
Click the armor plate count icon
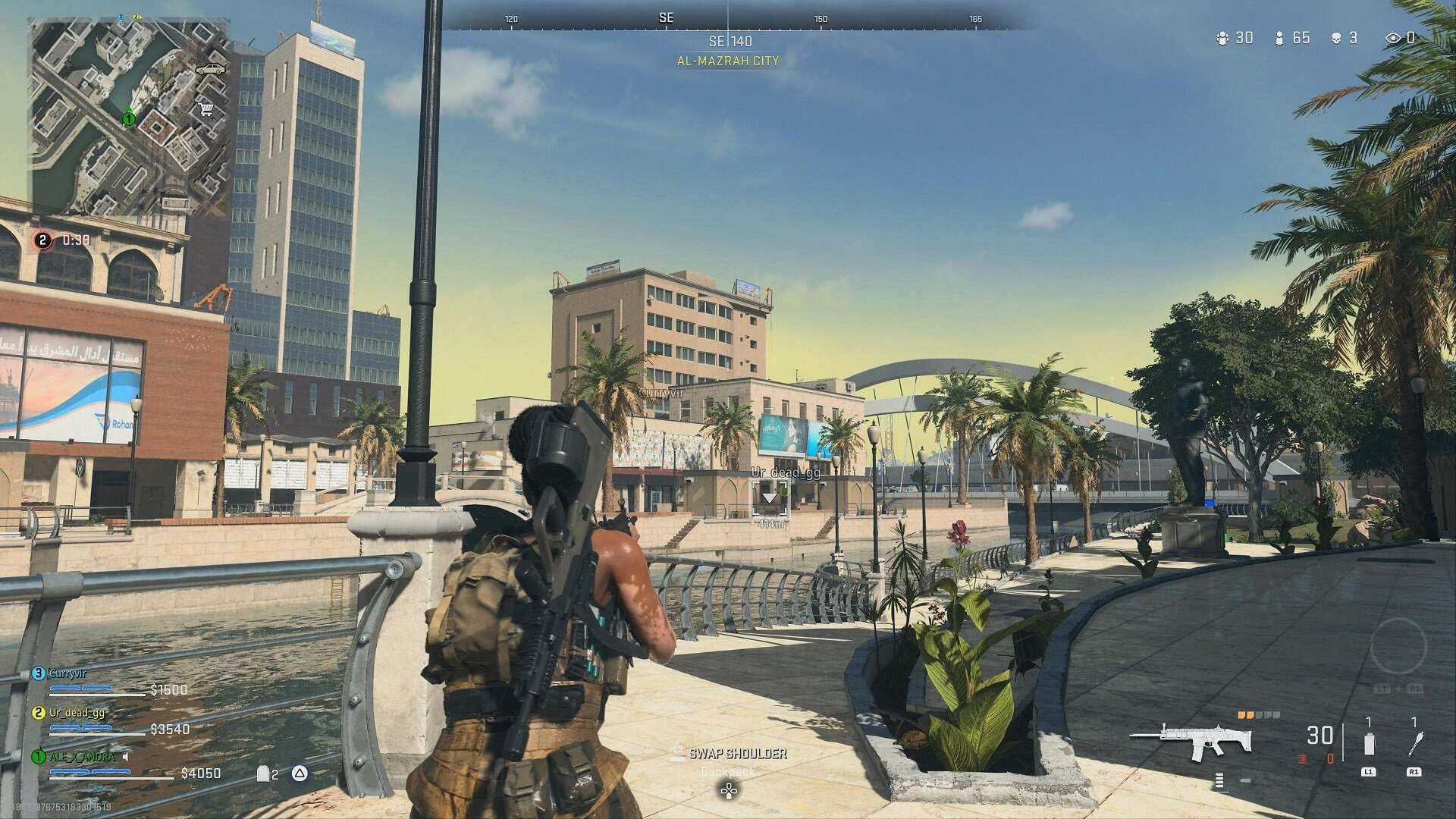(264, 773)
